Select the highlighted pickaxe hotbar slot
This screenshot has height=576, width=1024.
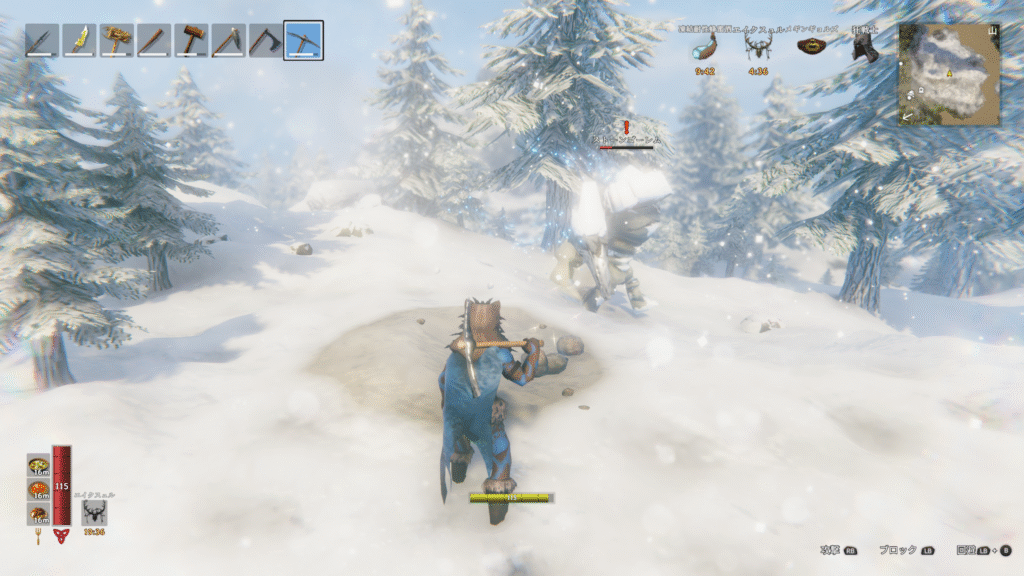[x=303, y=41]
